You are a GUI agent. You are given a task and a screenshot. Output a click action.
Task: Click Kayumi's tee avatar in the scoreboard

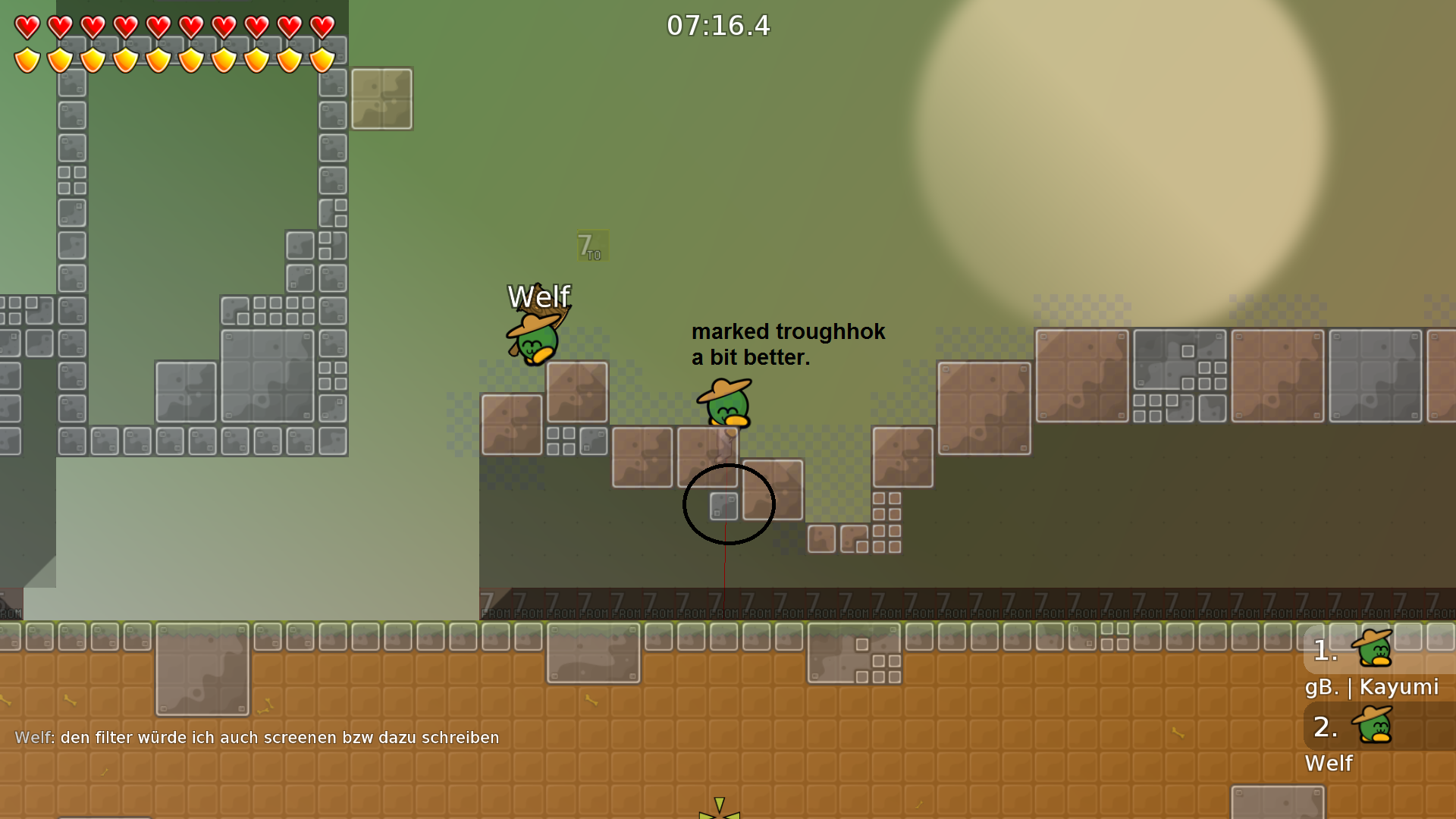[1373, 648]
